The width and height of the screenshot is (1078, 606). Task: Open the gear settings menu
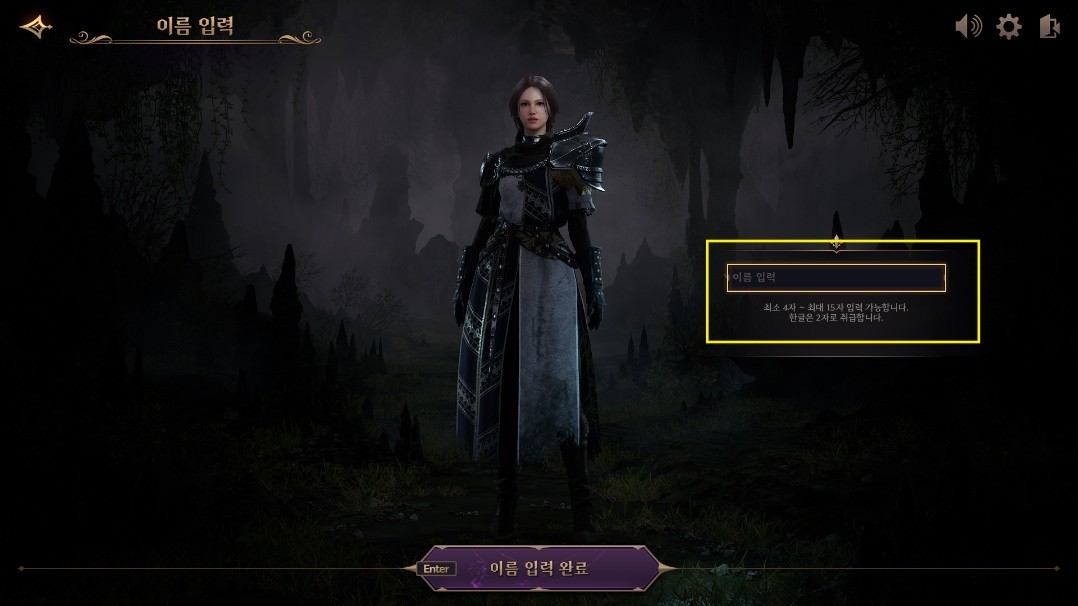(1009, 27)
